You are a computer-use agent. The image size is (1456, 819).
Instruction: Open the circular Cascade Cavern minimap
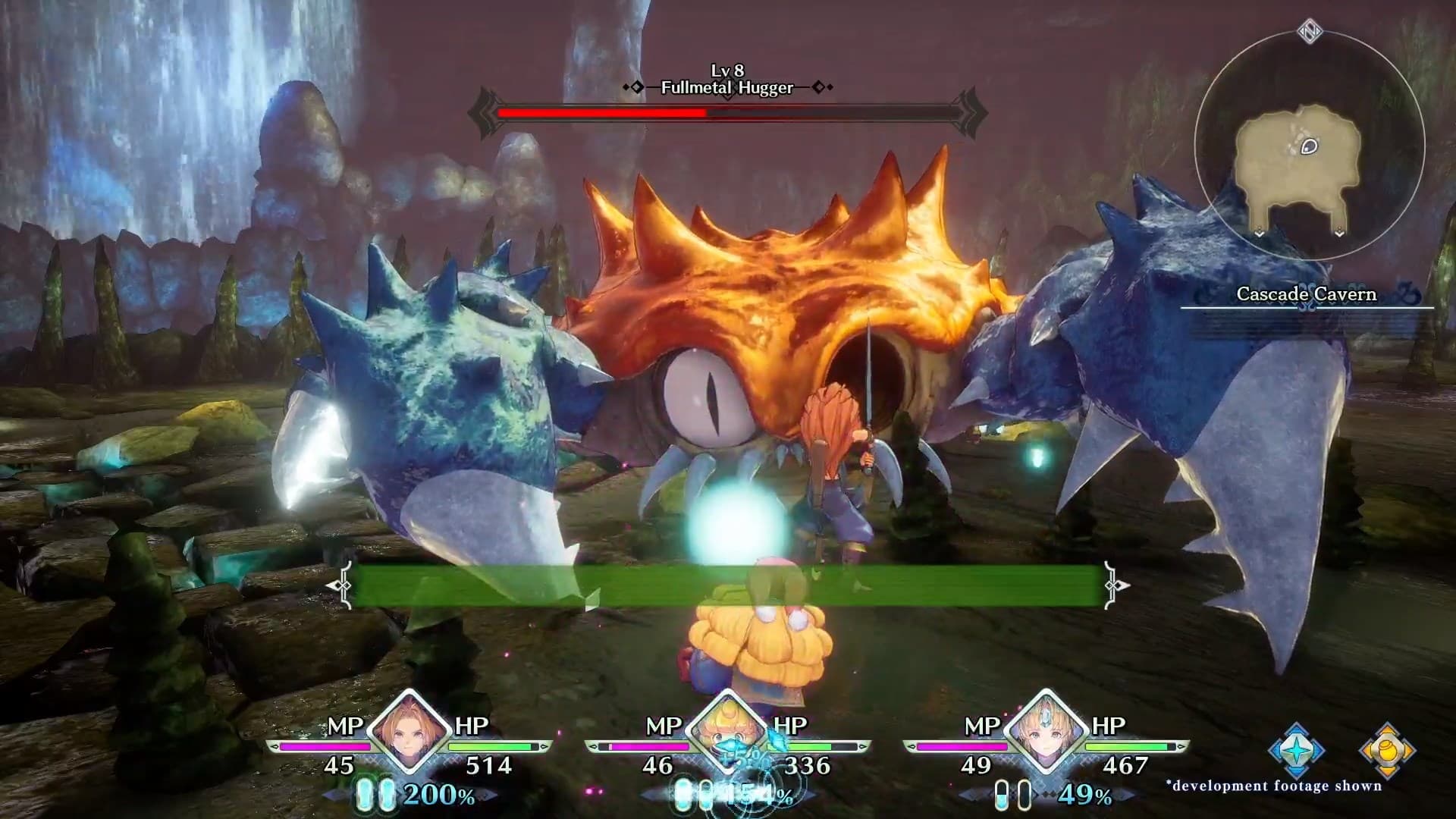1310,145
